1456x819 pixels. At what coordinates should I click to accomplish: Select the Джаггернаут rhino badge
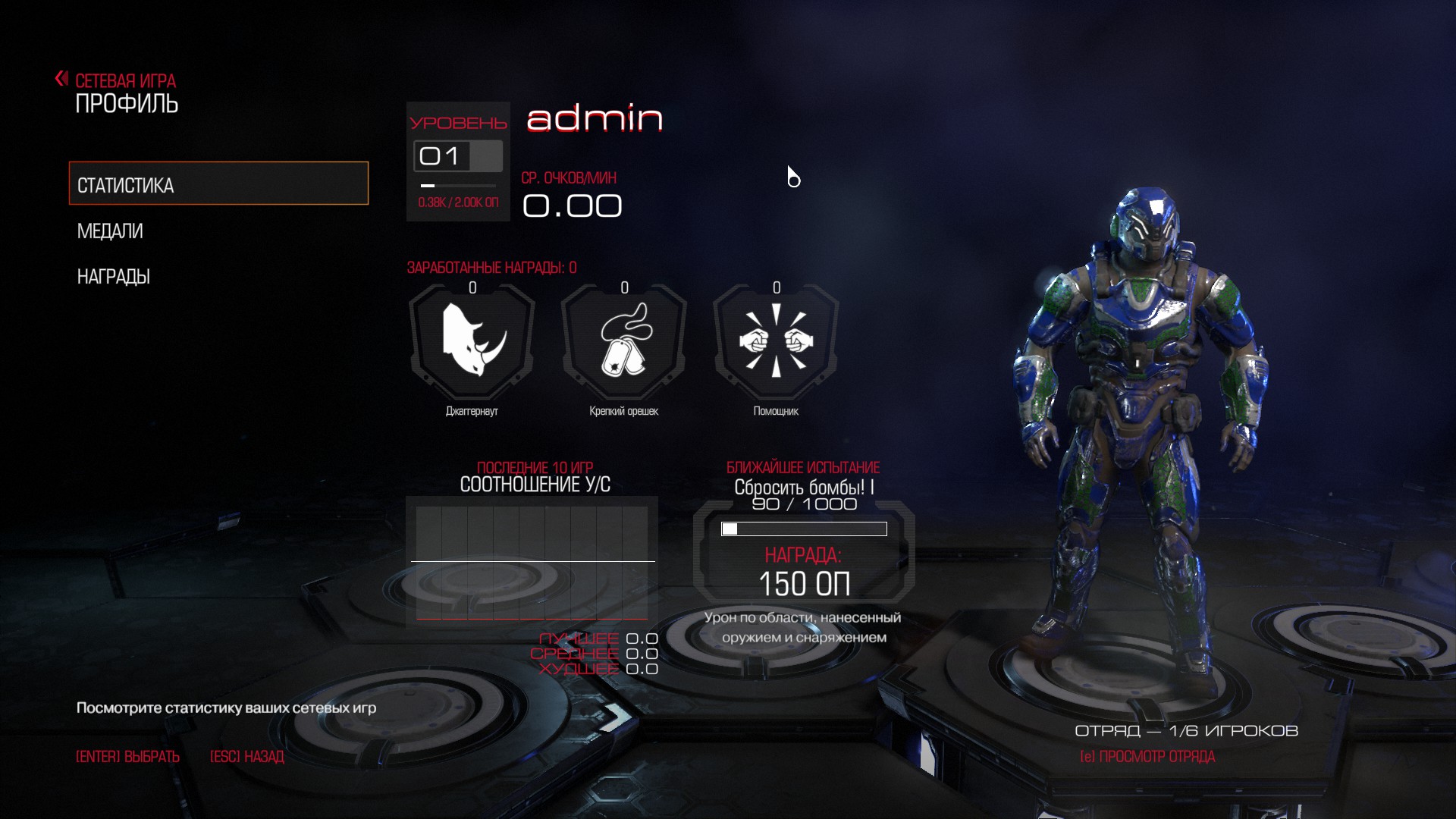point(472,341)
